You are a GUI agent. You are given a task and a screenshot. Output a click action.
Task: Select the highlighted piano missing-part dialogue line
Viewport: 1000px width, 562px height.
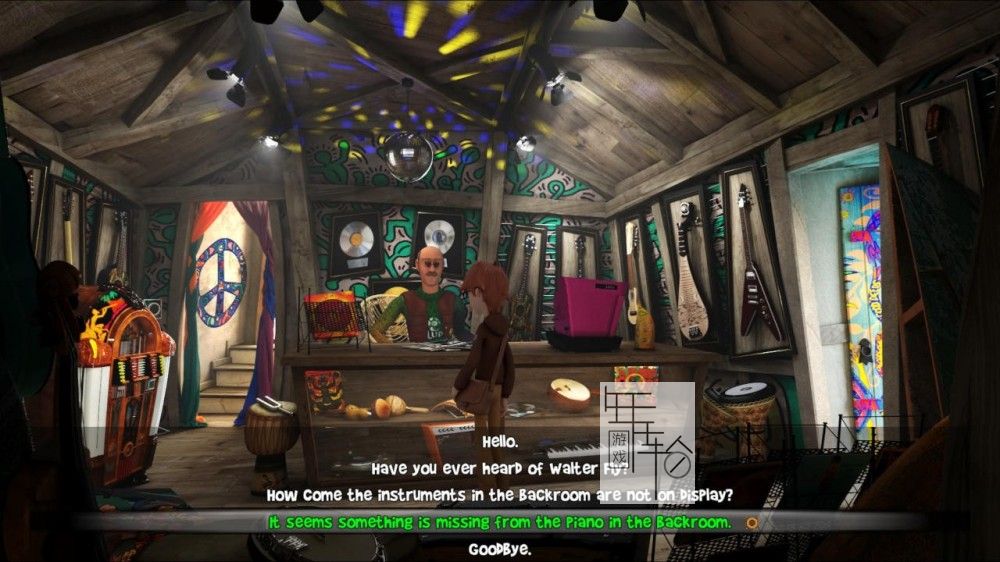click(500, 522)
